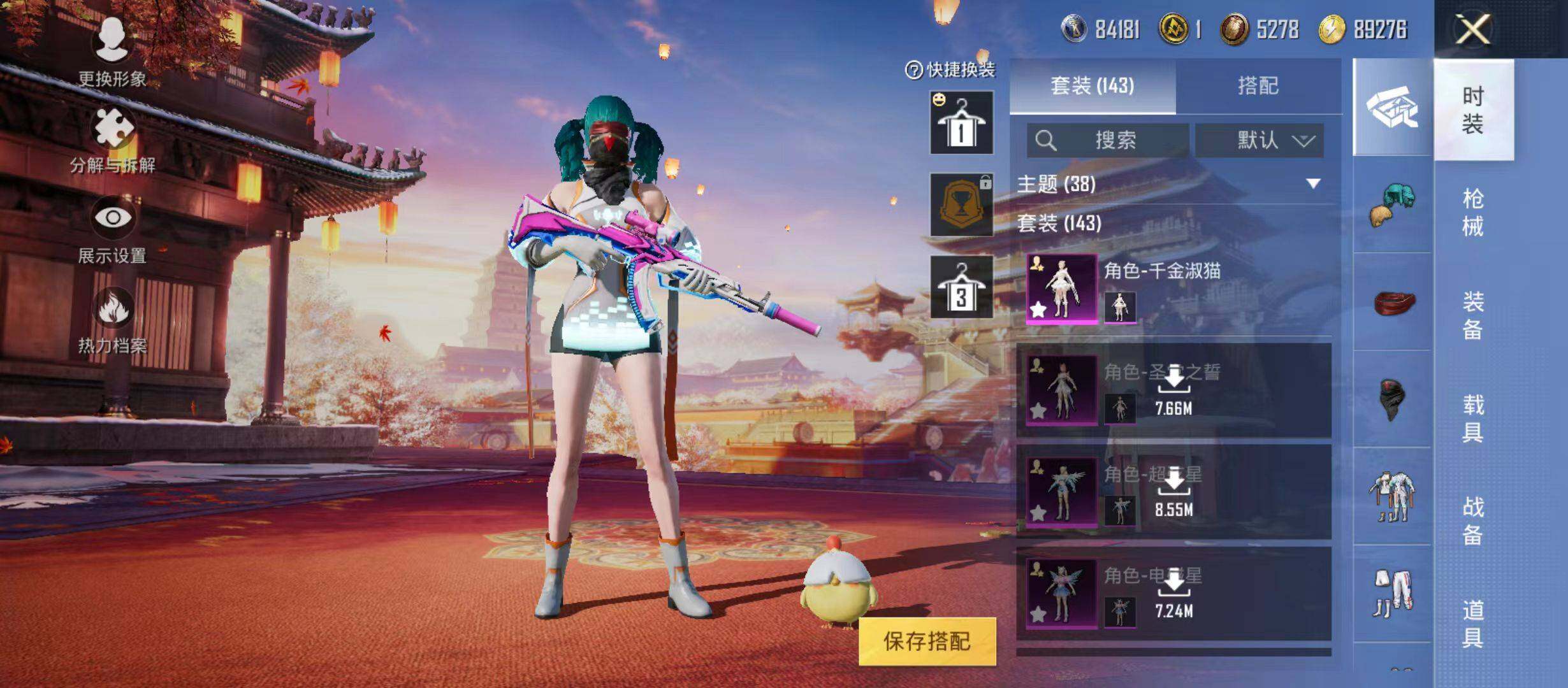Viewport: 1568px width, 688px height.
Task: Switch to the 搭配 tab
Action: 1258,86
